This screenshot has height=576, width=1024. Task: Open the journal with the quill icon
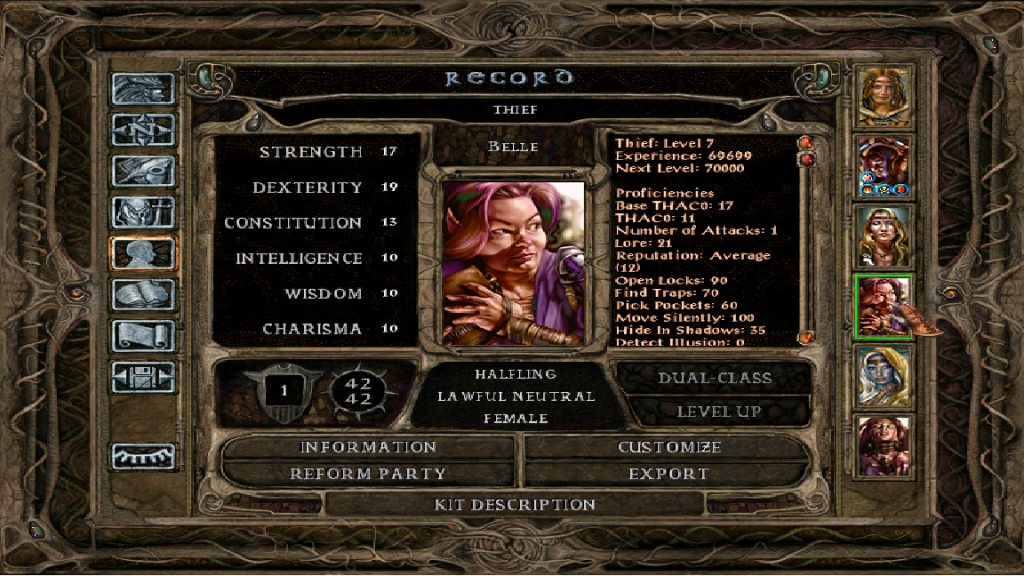pyautogui.click(x=144, y=171)
